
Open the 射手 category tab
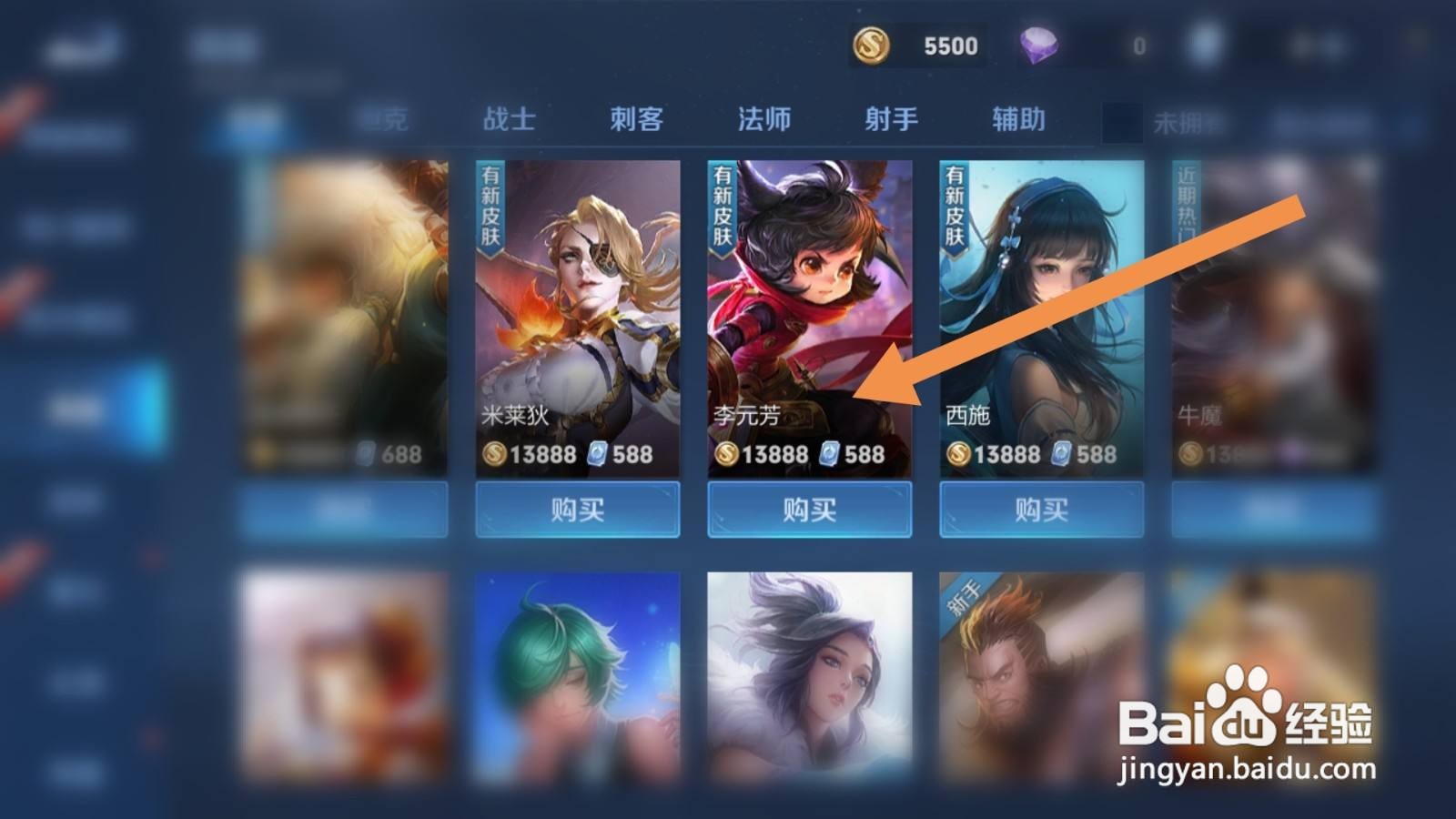pyautogui.click(x=889, y=118)
